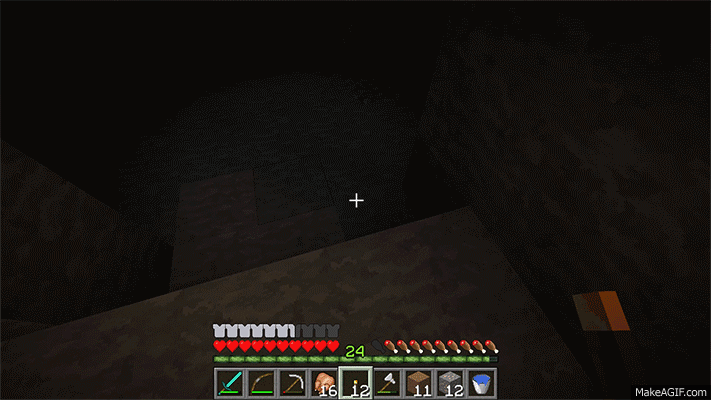Select the diamond sword hotbar slot

[228, 383]
